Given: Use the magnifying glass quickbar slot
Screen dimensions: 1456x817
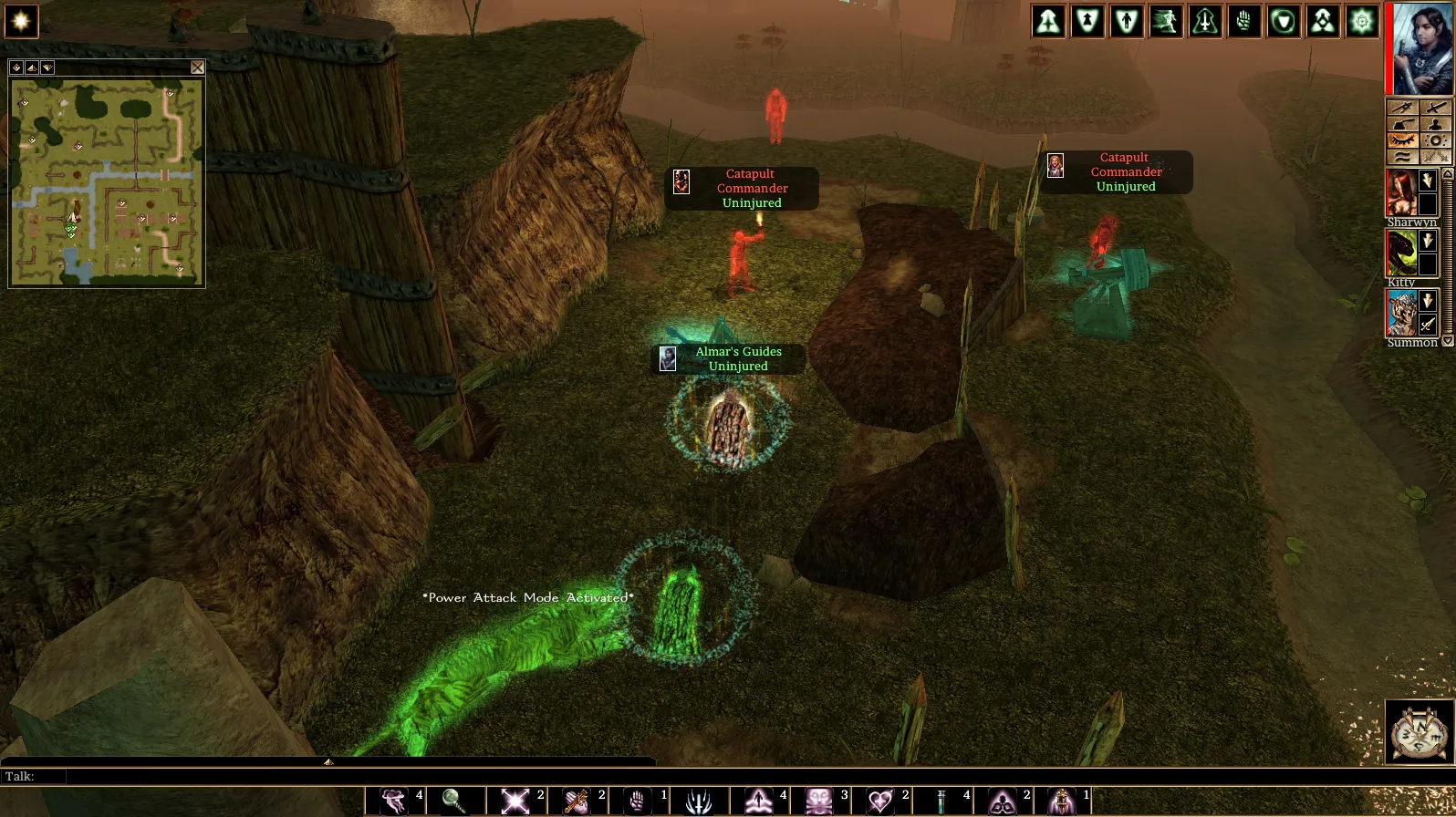Looking at the screenshot, I should point(453,801).
